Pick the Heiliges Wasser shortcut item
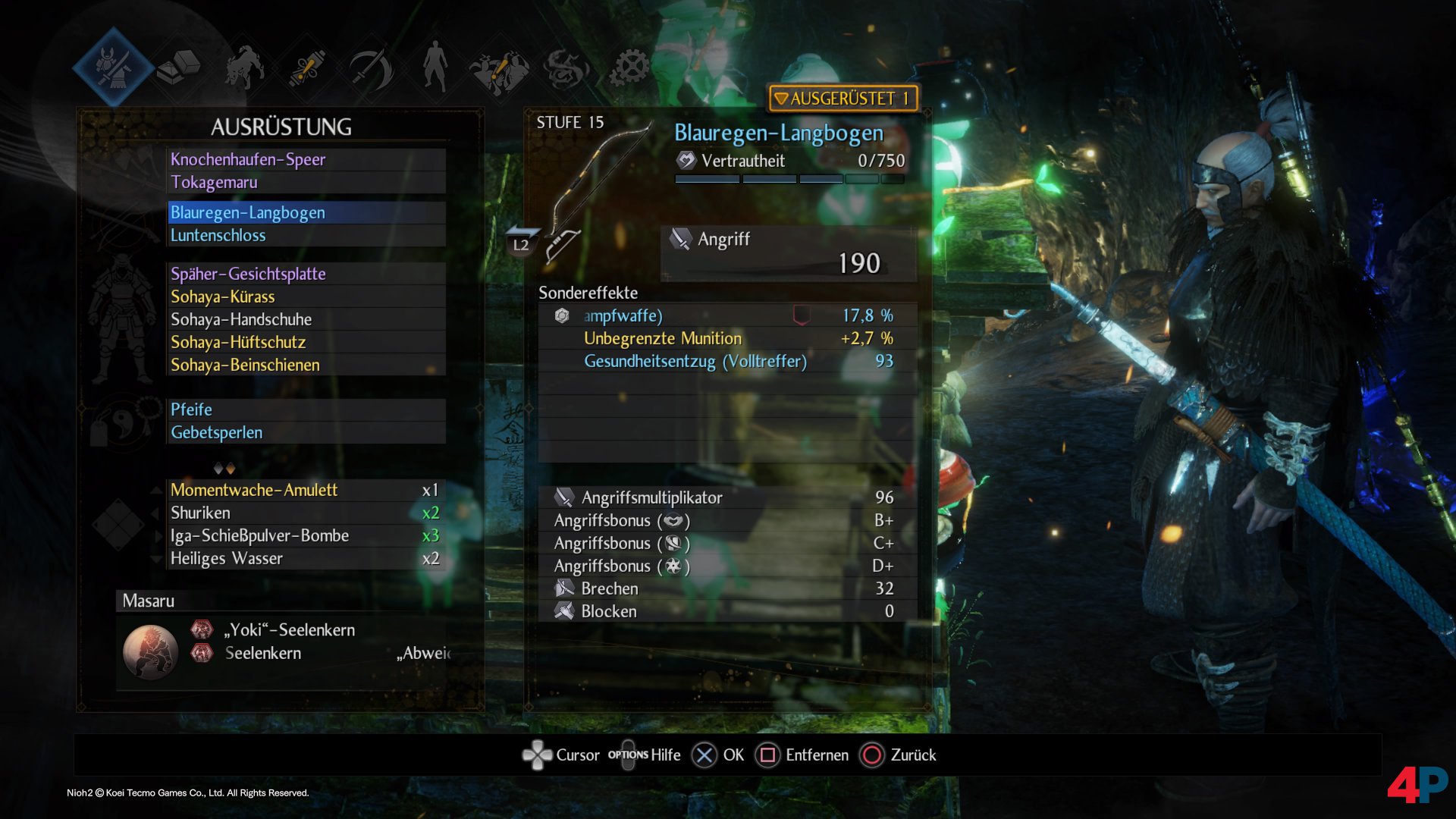This screenshot has height=819, width=1456. click(305, 558)
